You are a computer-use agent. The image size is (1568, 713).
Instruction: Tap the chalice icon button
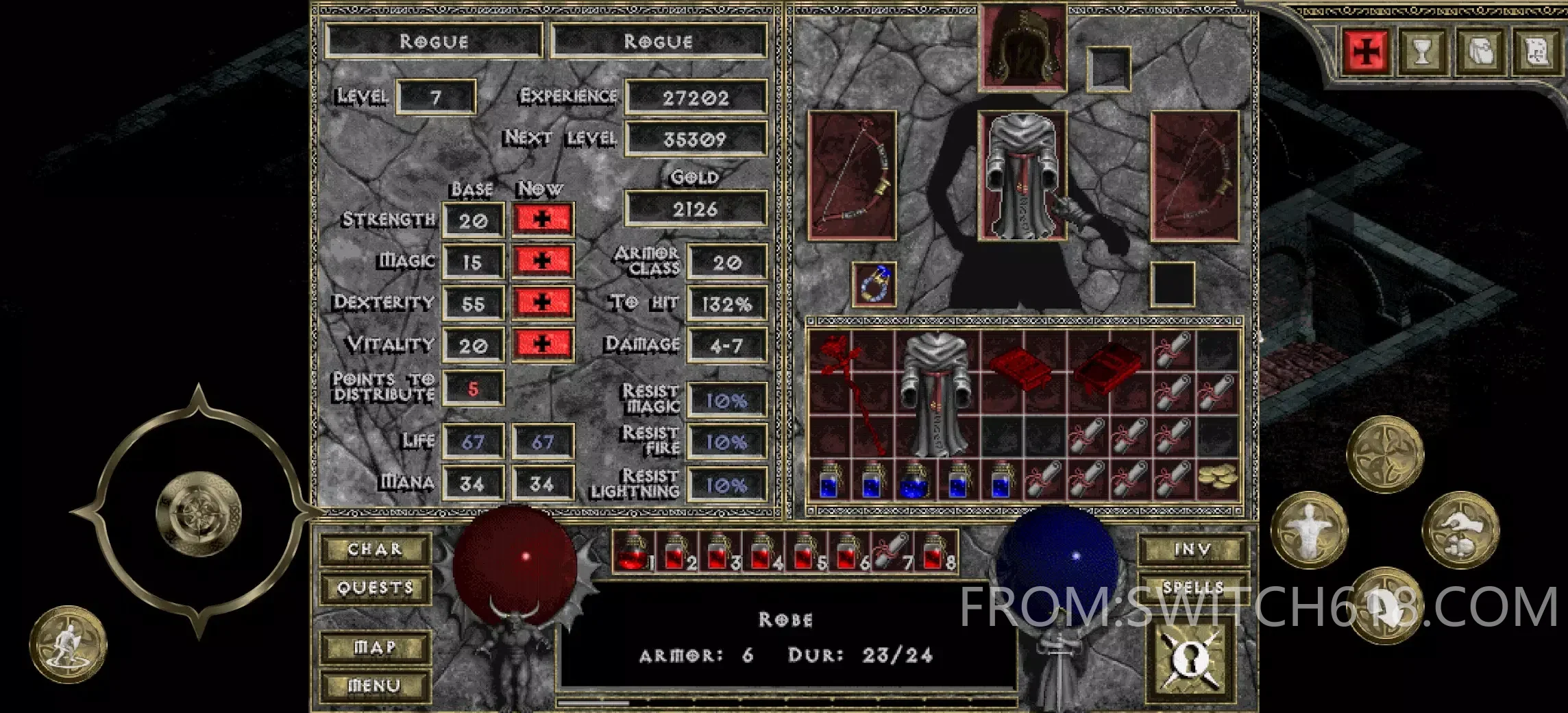click(x=1422, y=51)
